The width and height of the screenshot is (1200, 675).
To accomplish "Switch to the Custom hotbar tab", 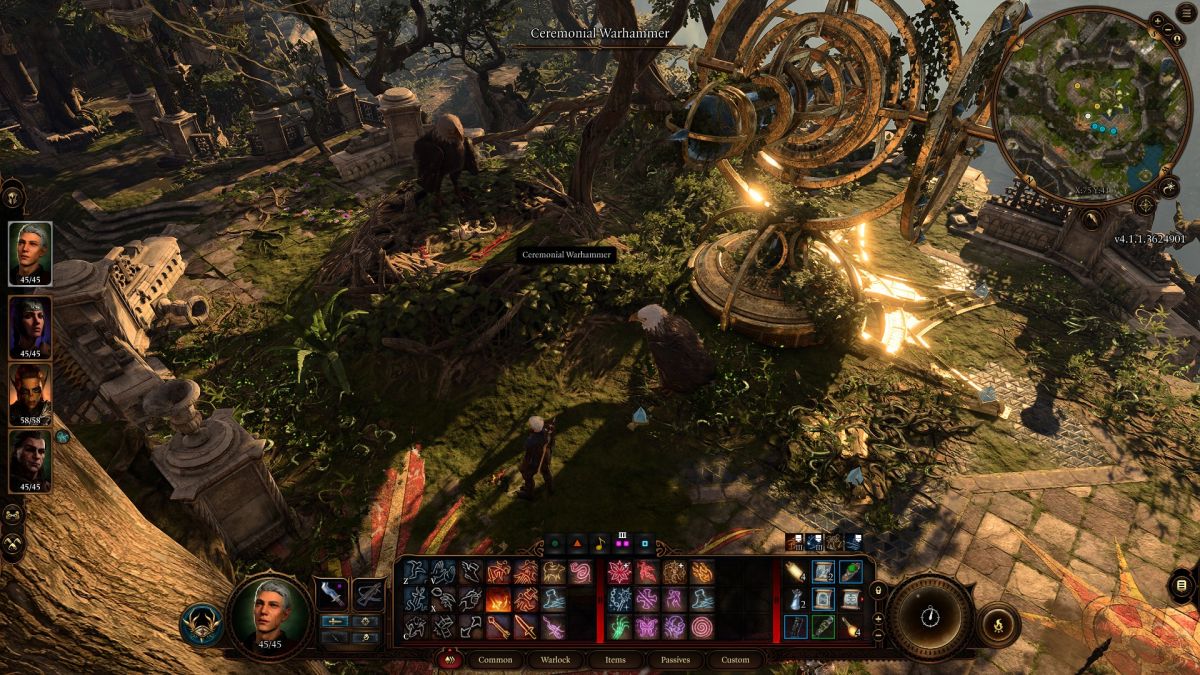I will pyautogui.click(x=735, y=660).
